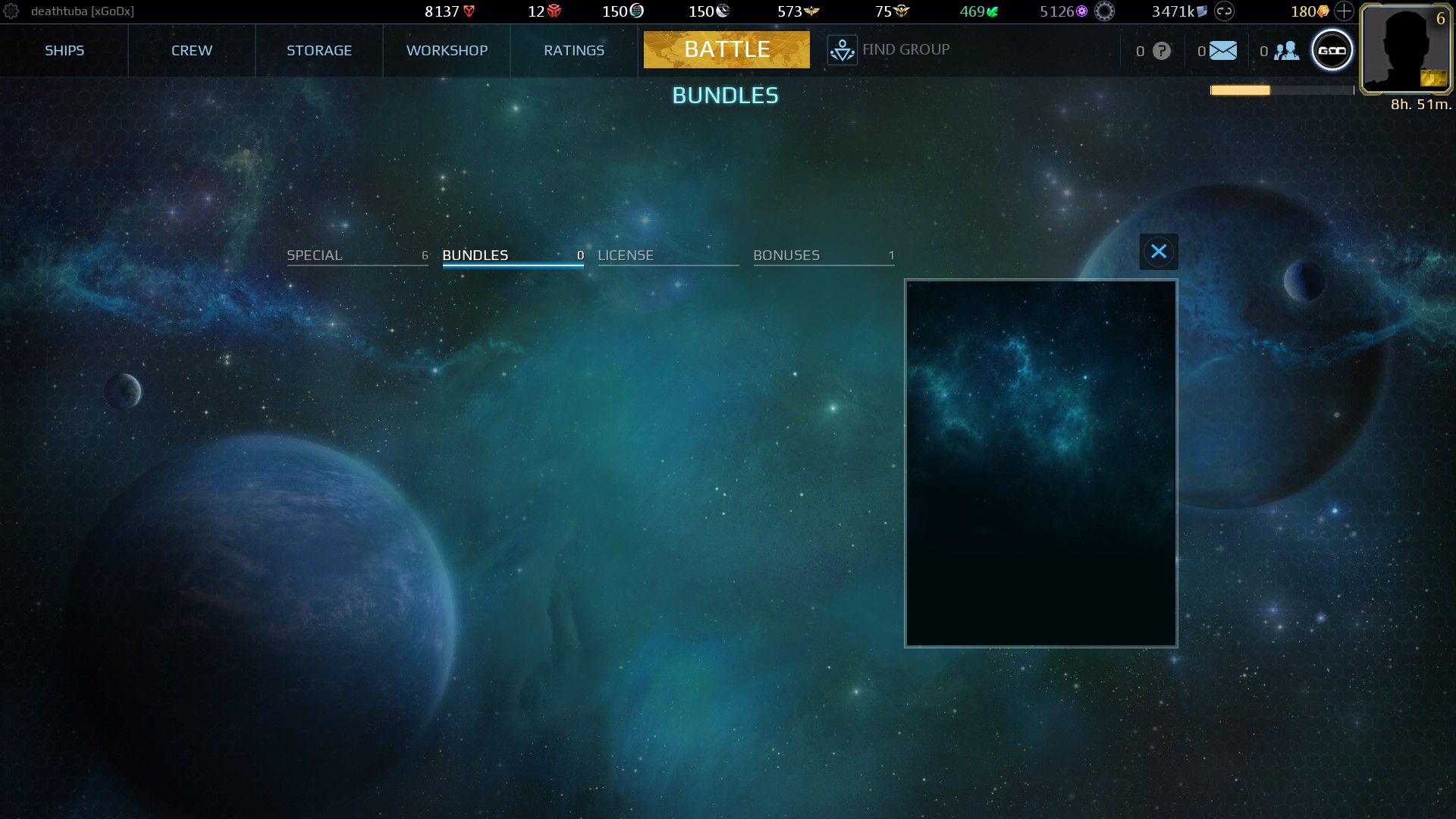Open the GoD clan emblem

coord(1332,51)
